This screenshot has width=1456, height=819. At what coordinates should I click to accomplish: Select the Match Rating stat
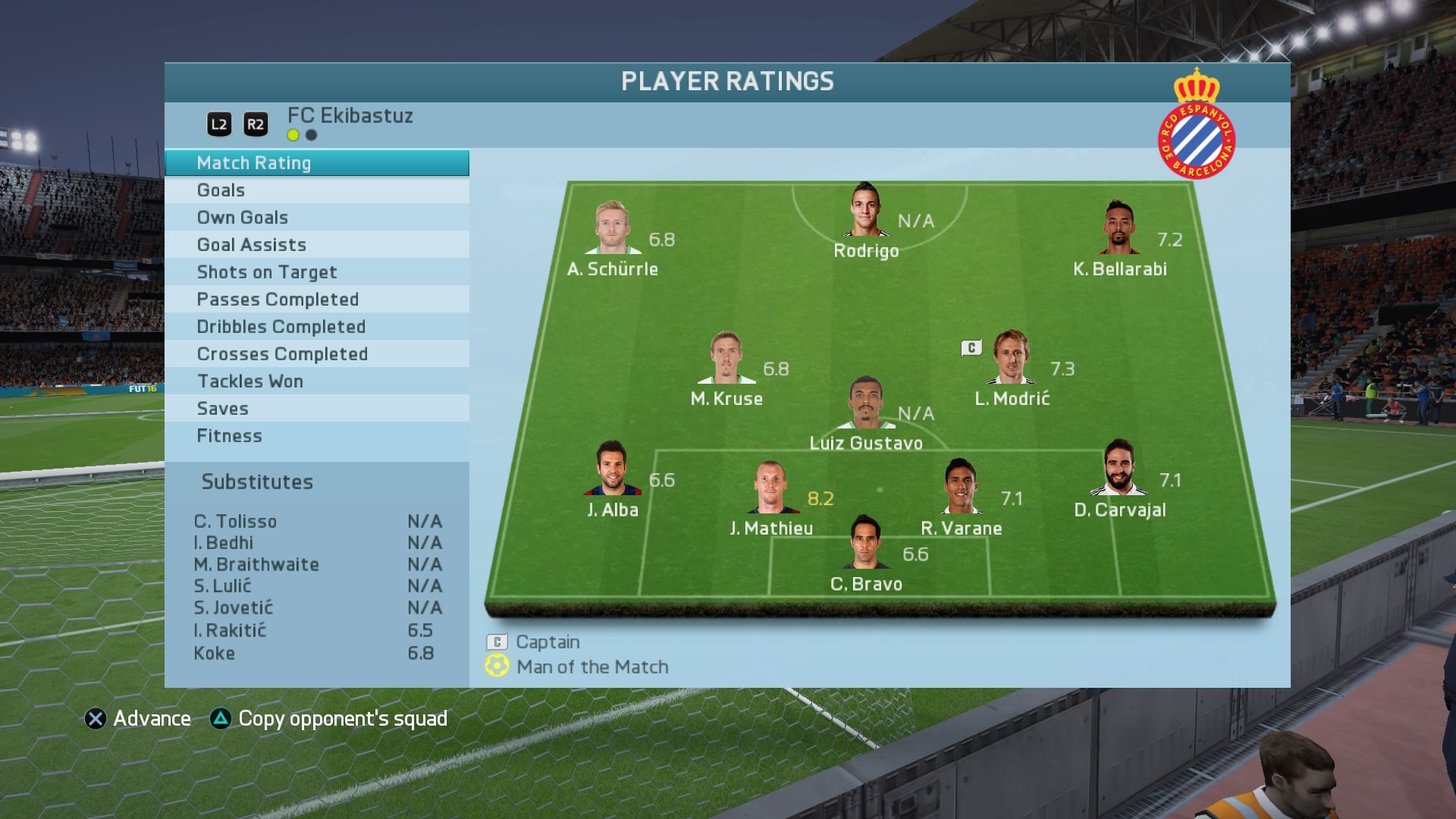(316, 163)
